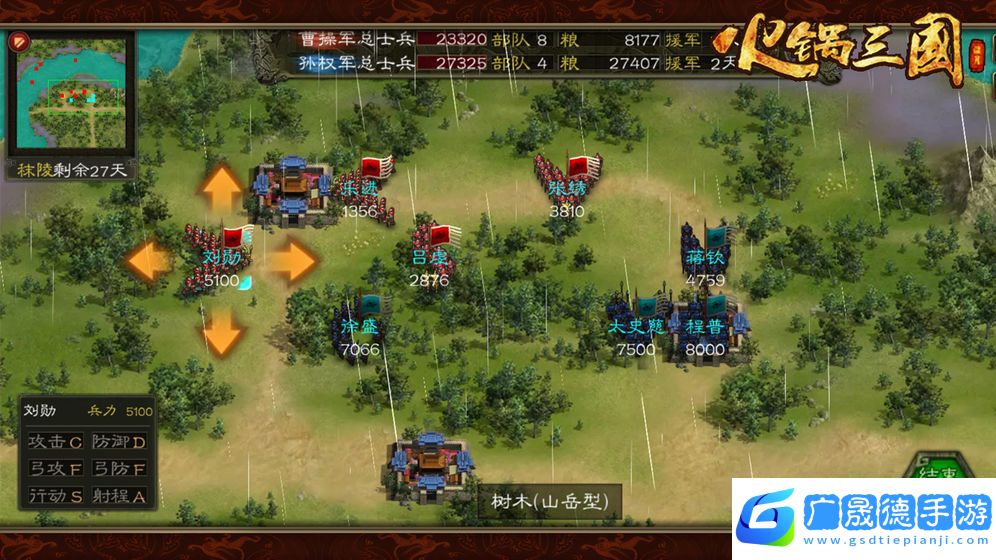Choose the enemy unit 徐盛
996x560 pixels.
(x=360, y=320)
